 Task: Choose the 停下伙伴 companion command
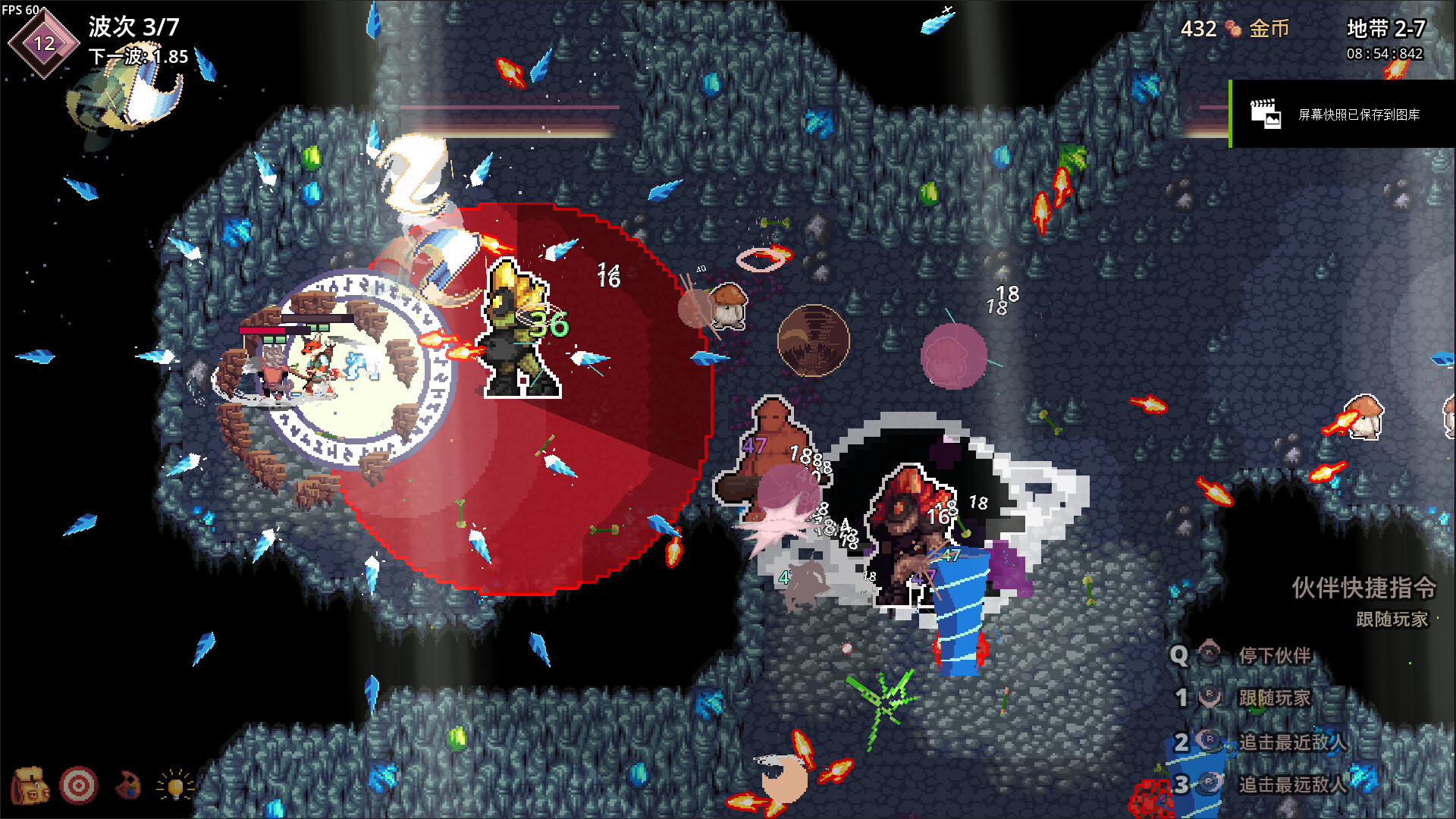coord(1274,655)
